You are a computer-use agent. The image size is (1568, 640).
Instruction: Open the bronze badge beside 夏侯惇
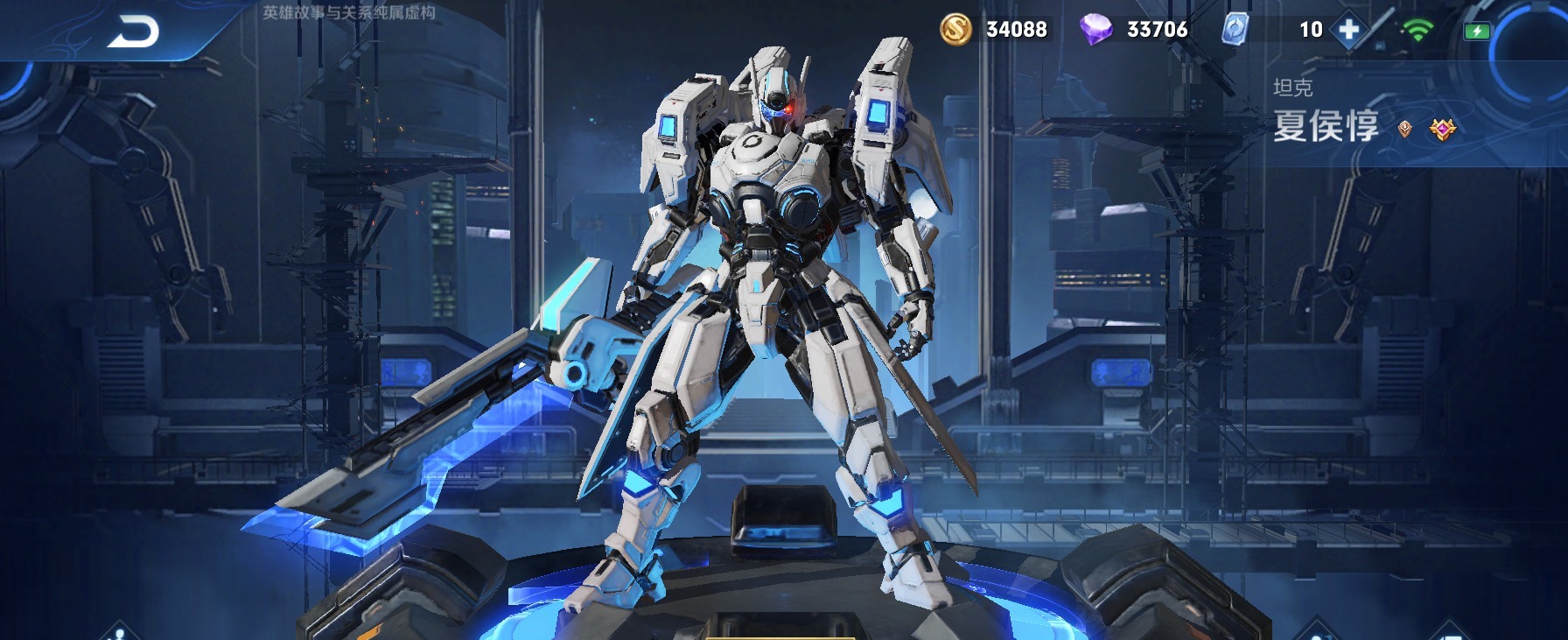tap(1404, 130)
